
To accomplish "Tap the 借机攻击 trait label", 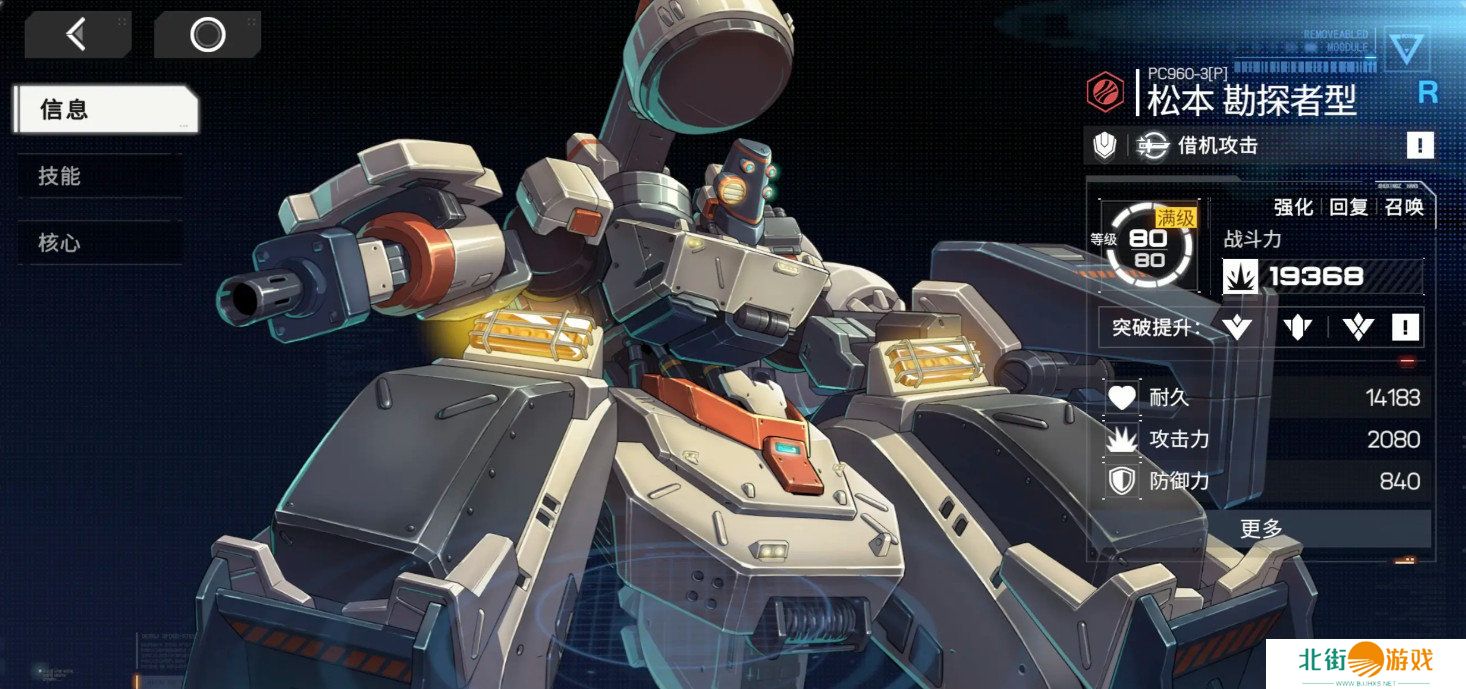I will (1217, 146).
